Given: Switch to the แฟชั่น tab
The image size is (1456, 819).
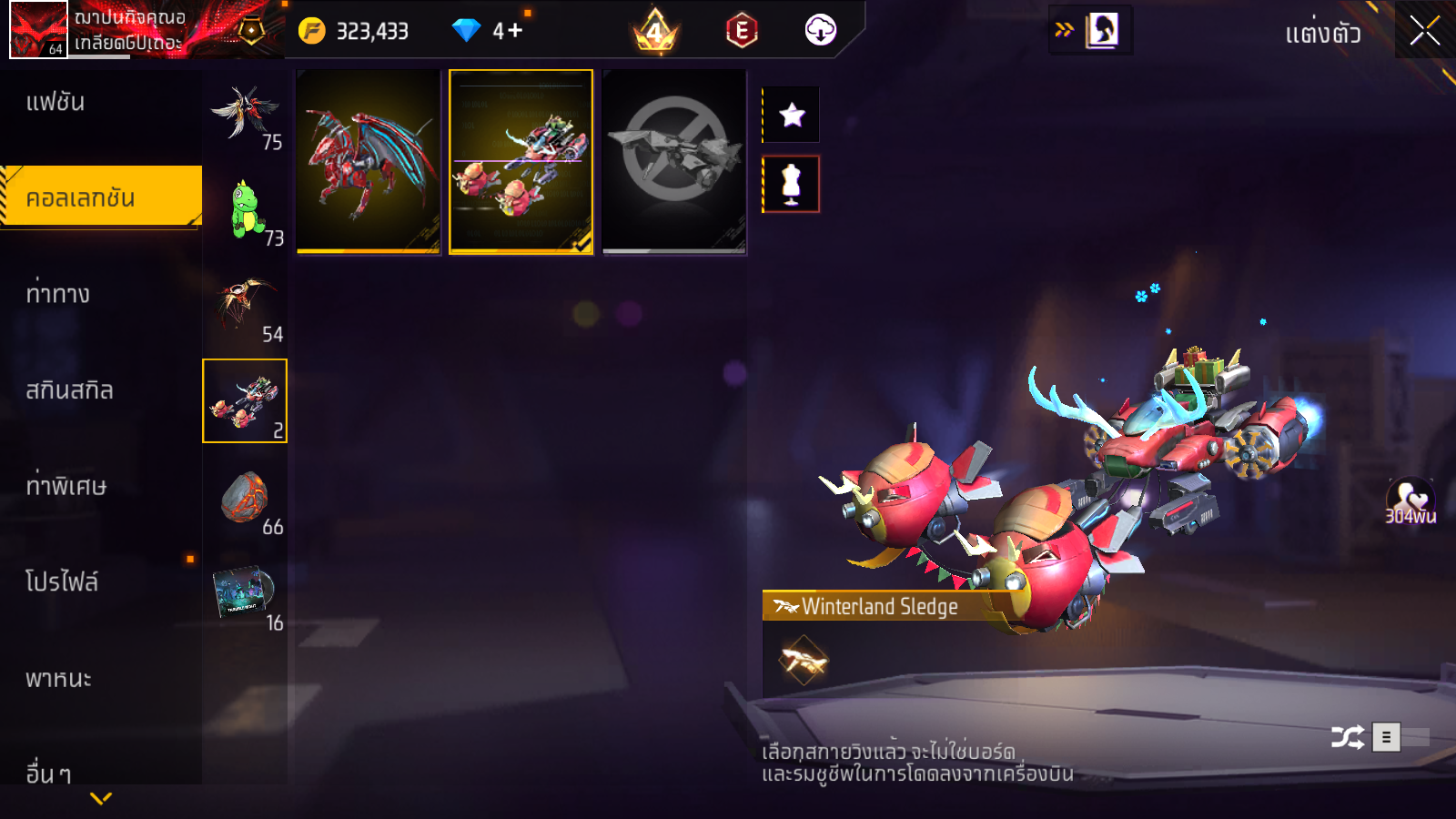Looking at the screenshot, I should [56, 102].
